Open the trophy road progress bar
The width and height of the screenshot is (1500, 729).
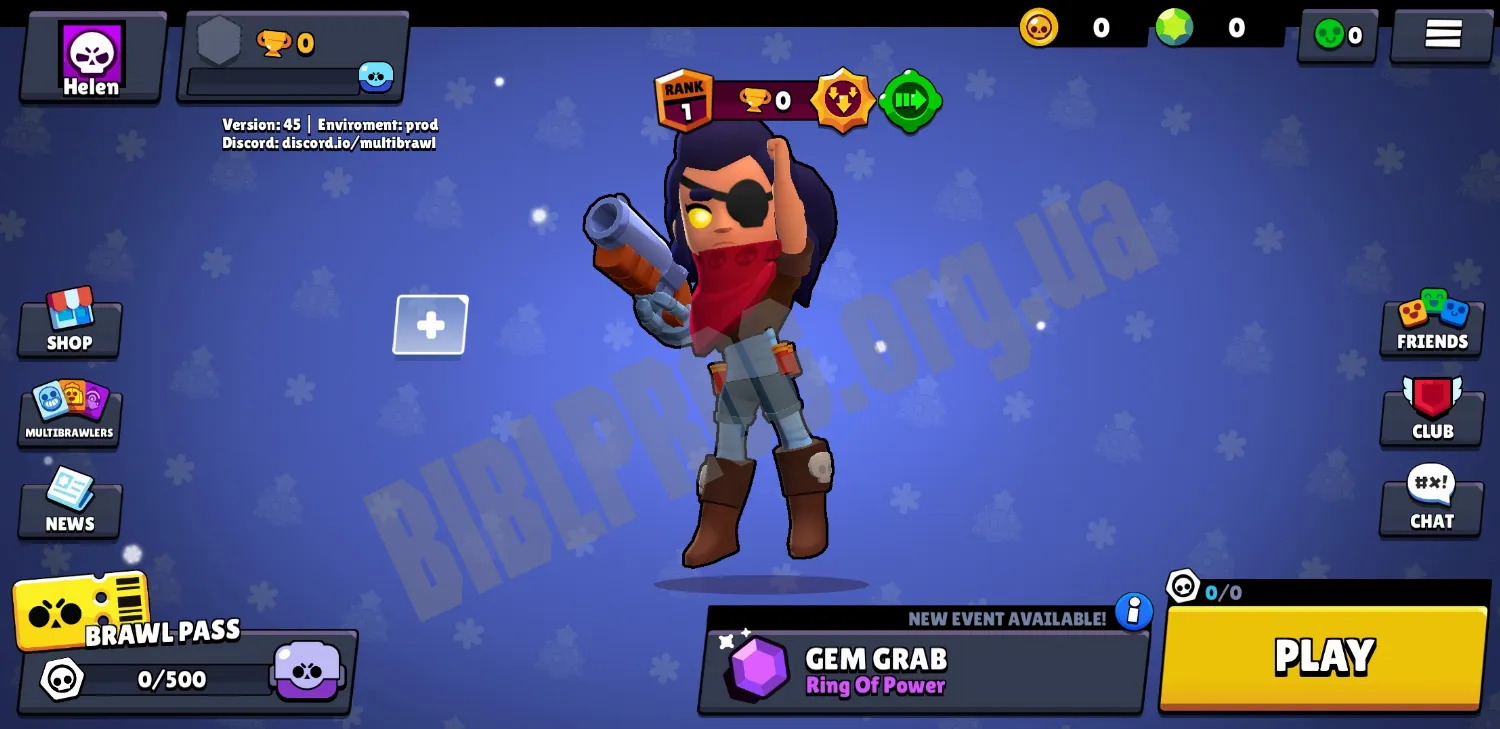click(292, 59)
